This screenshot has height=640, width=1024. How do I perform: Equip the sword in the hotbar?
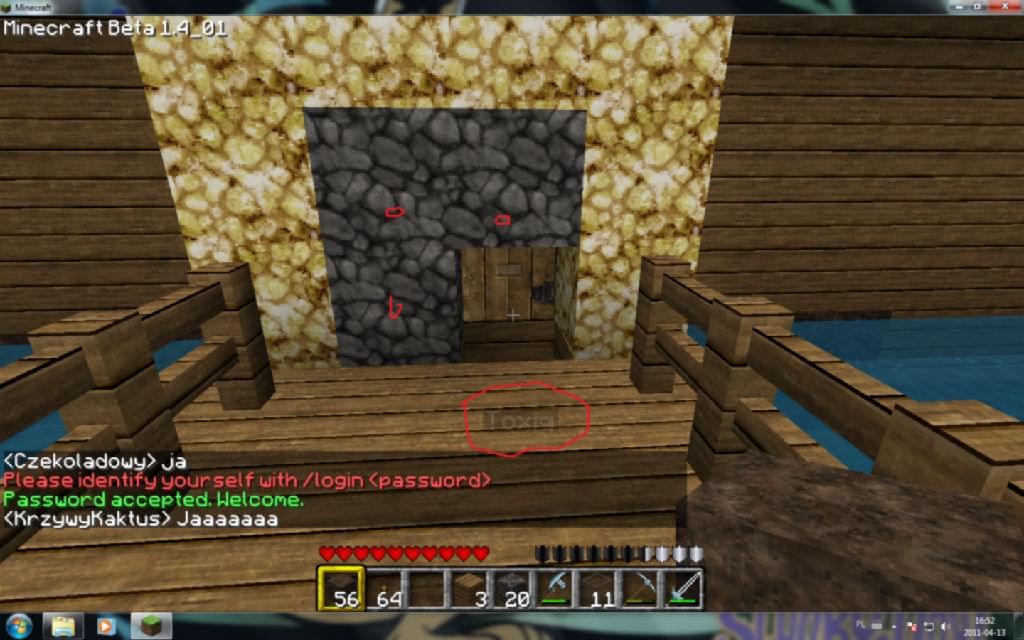click(x=684, y=588)
